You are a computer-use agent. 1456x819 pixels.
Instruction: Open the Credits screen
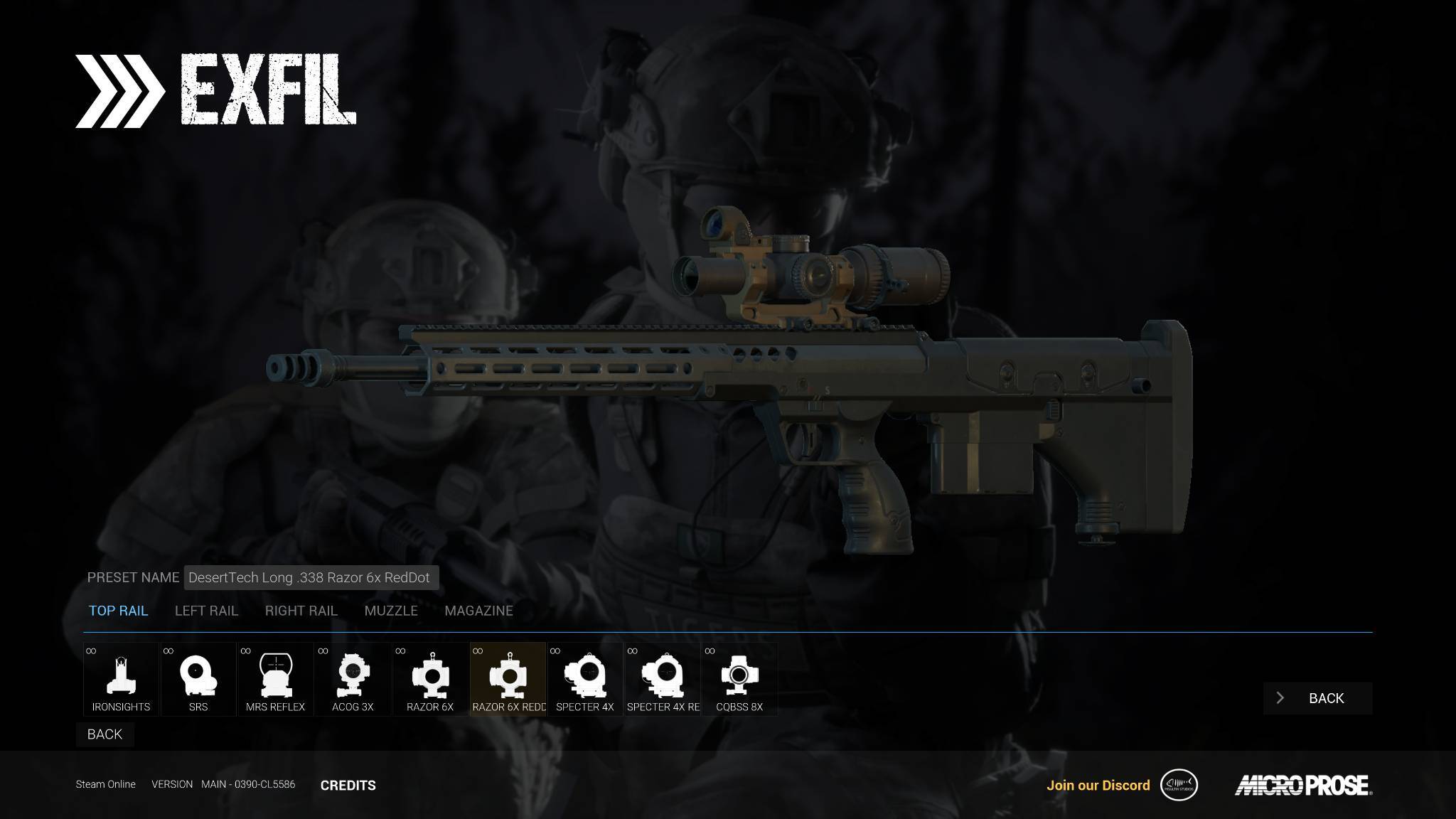click(x=348, y=785)
